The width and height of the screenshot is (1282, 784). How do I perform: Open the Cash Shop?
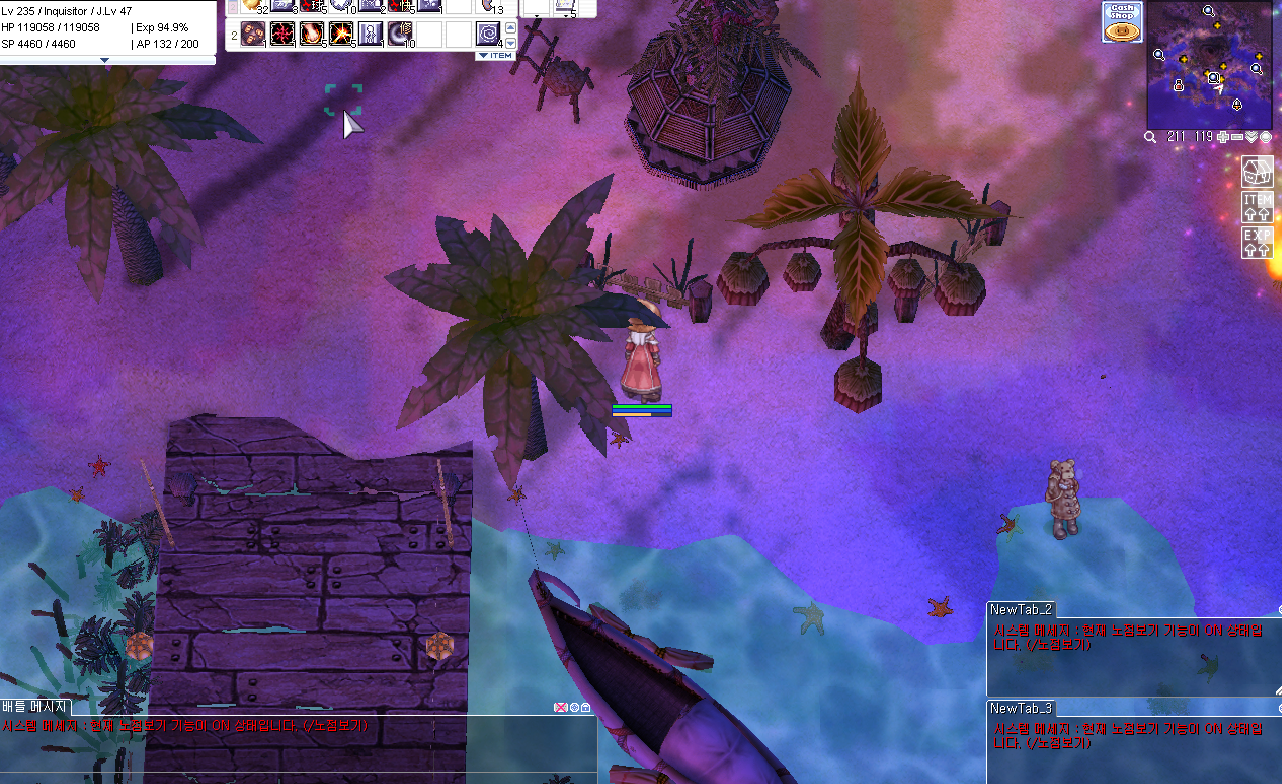[1122, 22]
